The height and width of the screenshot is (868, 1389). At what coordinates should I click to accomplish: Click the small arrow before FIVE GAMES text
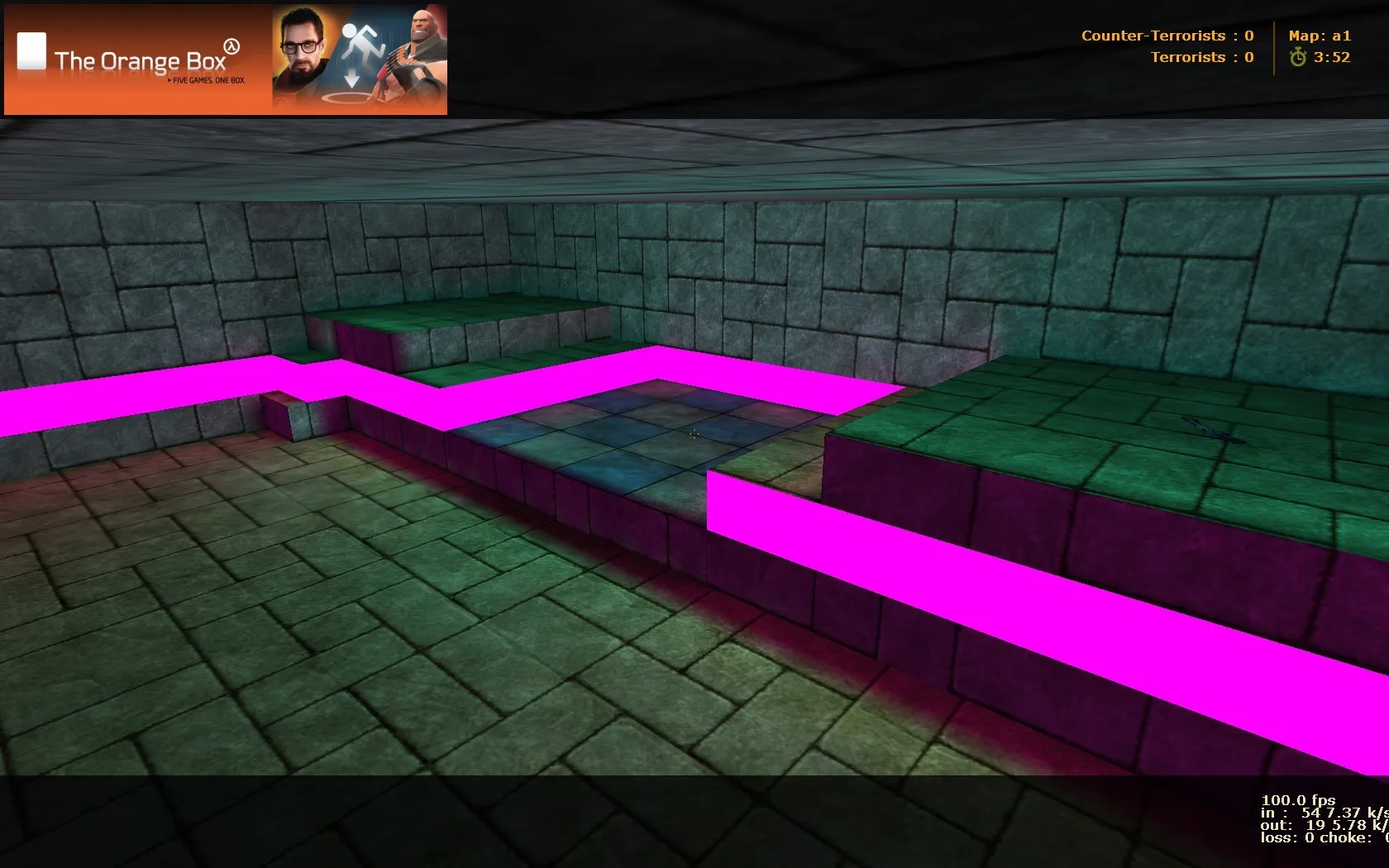pyautogui.click(x=168, y=80)
